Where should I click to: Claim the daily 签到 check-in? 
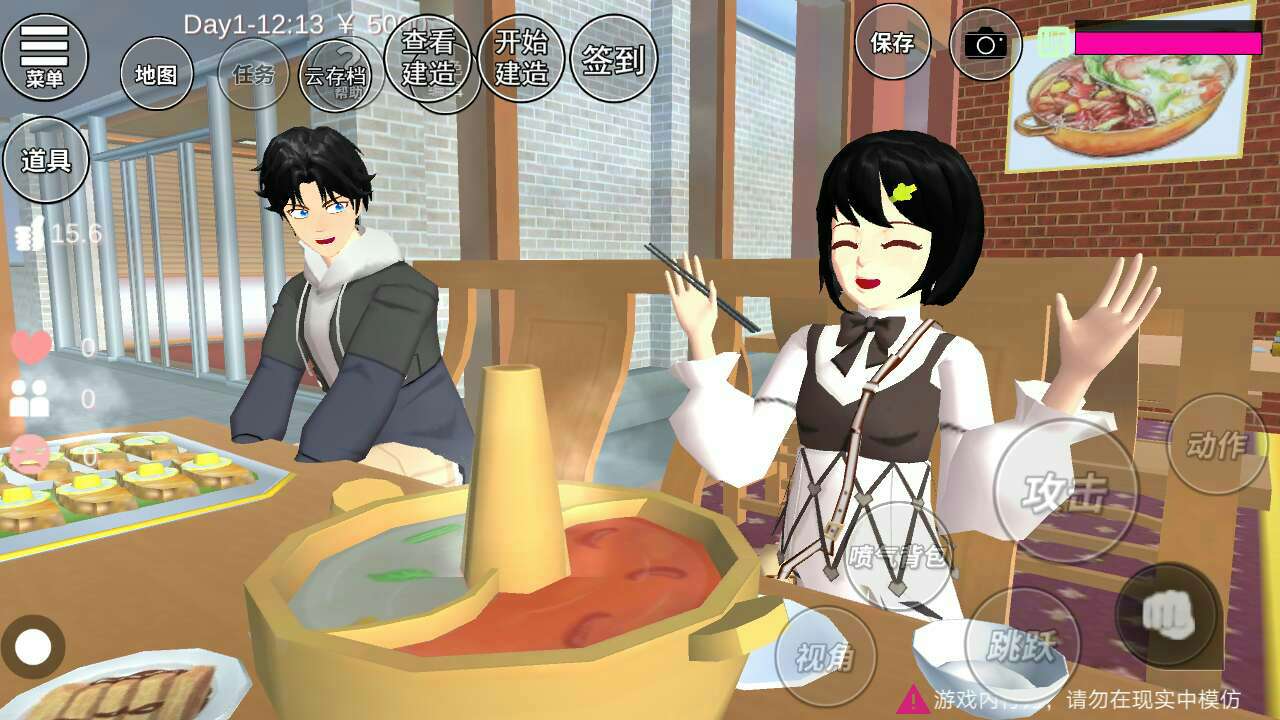coord(613,59)
